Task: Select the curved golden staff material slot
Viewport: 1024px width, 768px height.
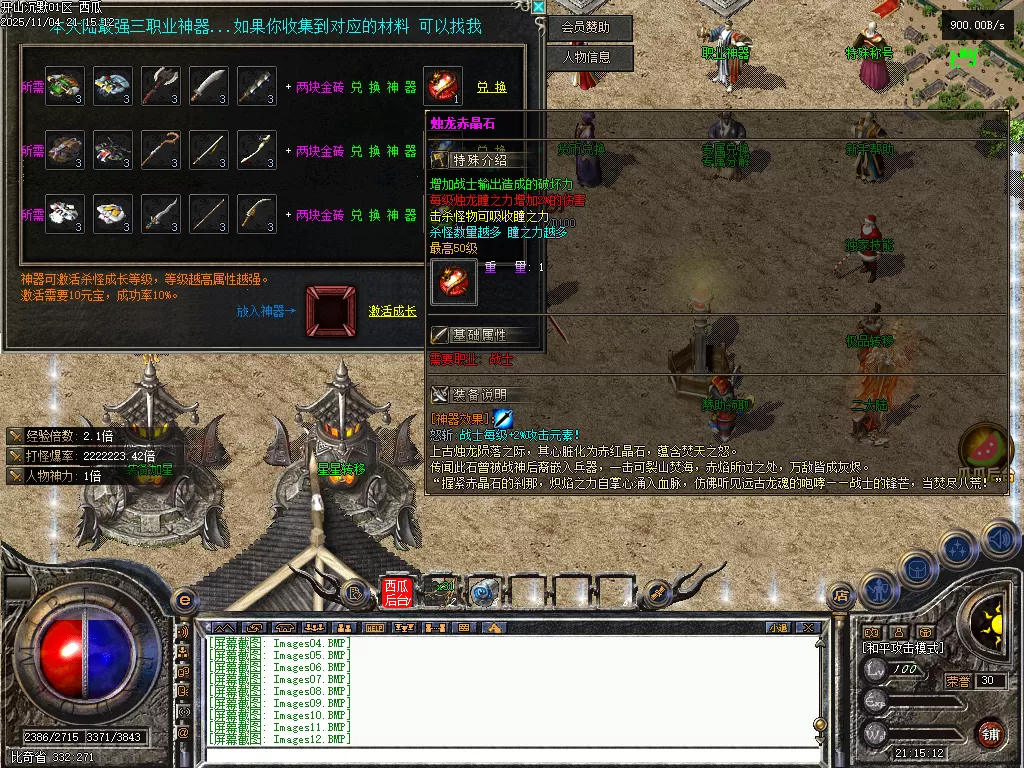Action: coord(160,150)
